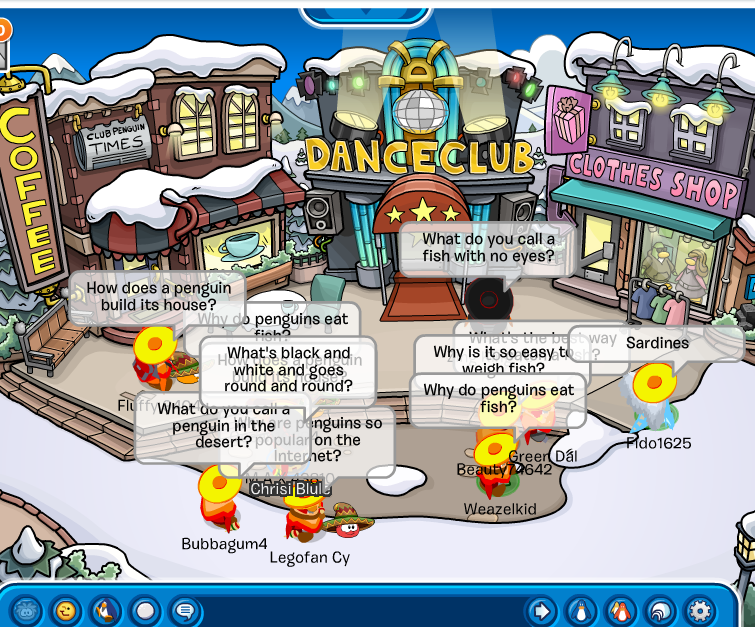Click the orange badge in the corner
This screenshot has width=755, height=627.
click(x=3, y=30)
